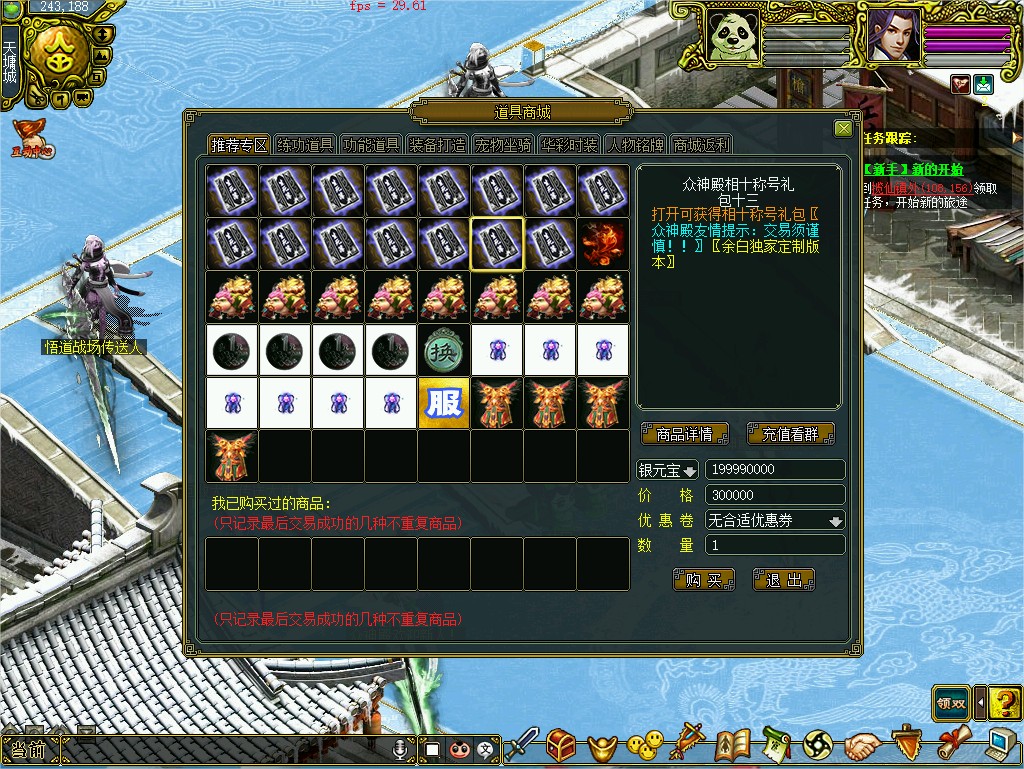Close the 道具商城 shop window
This screenshot has height=769, width=1024.
pyautogui.click(x=843, y=129)
